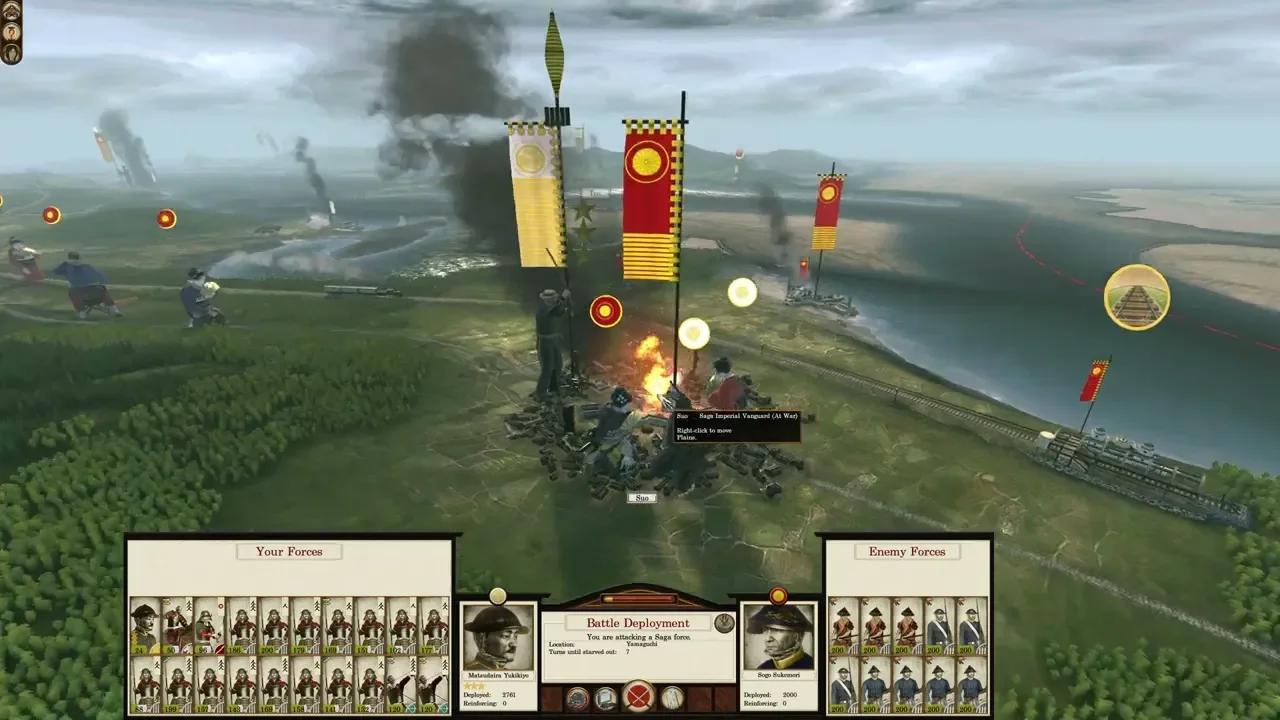Click the maintain siege circular icon
Image resolution: width=1280 pixels, height=720 pixels.
(x=605, y=697)
